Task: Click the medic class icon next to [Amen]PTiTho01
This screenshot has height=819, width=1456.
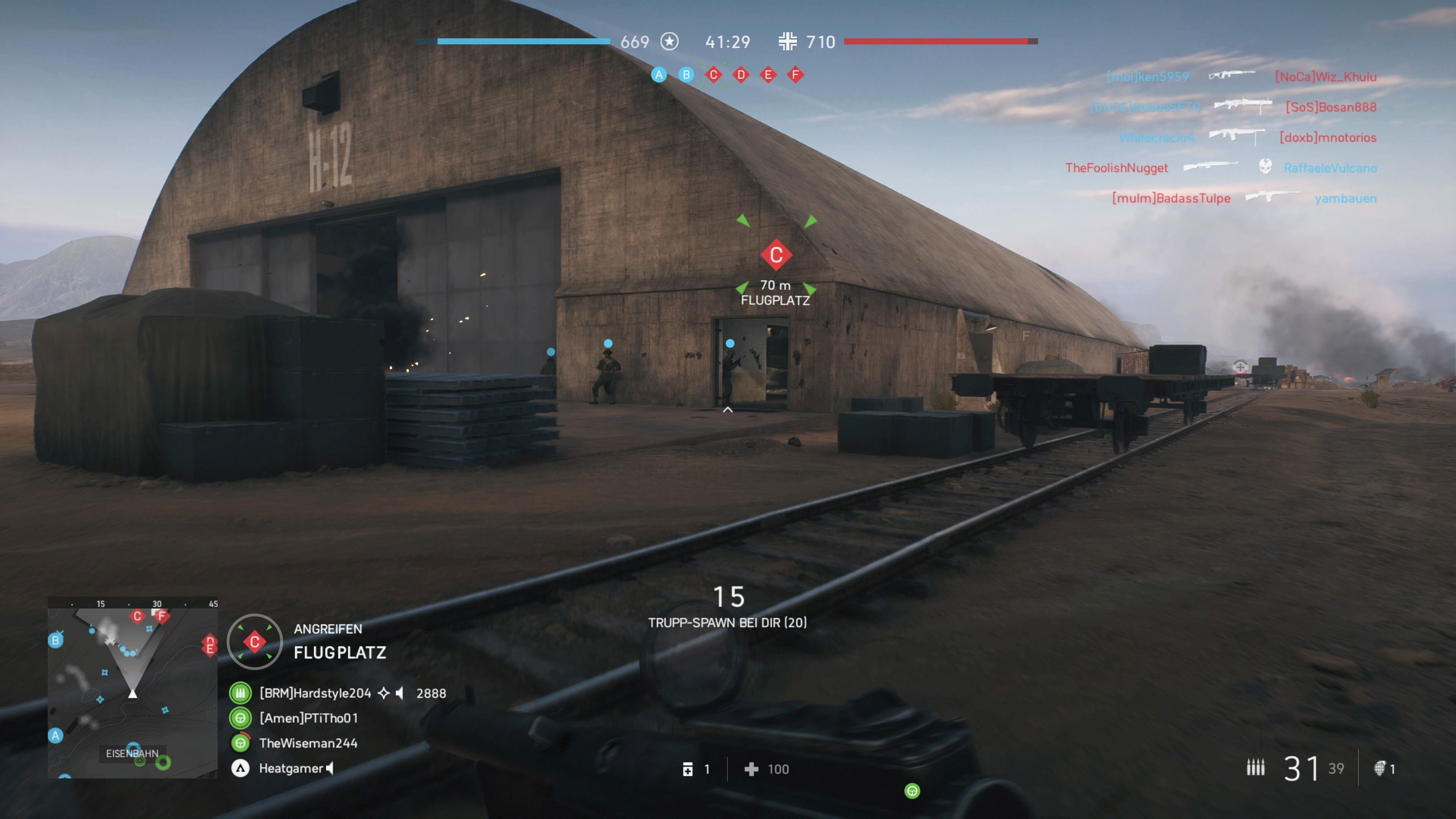Action: click(x=240, y=719)
